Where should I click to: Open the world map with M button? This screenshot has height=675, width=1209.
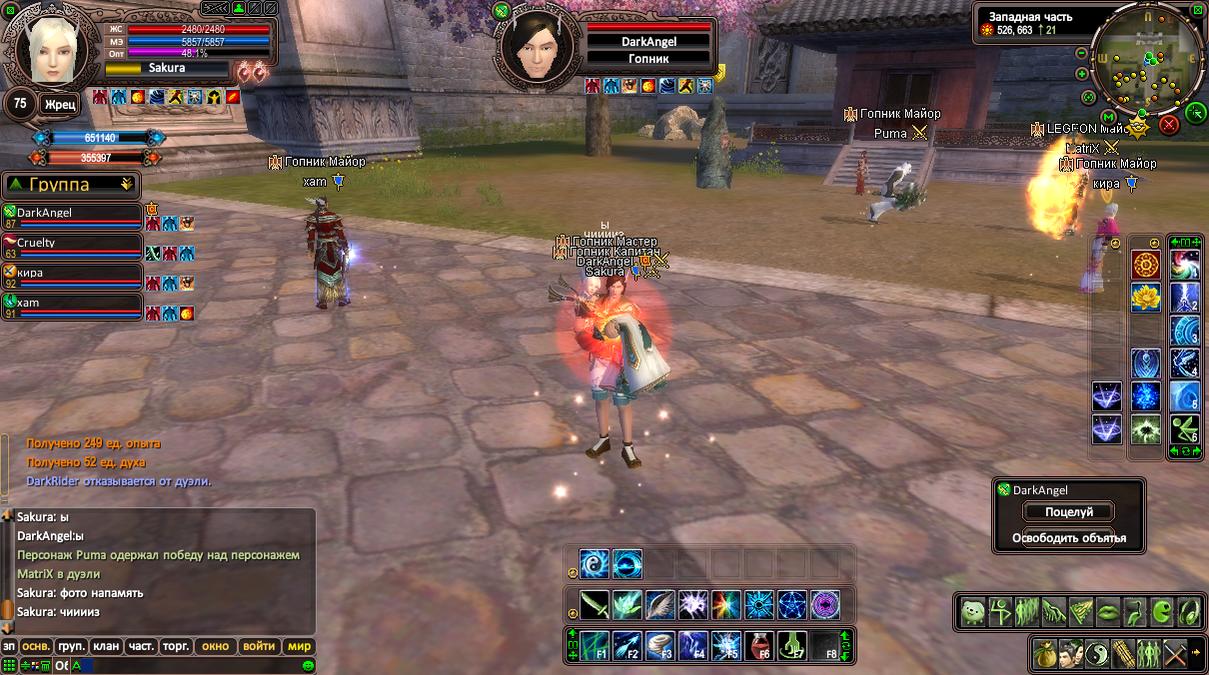(x=1107, y=117)
